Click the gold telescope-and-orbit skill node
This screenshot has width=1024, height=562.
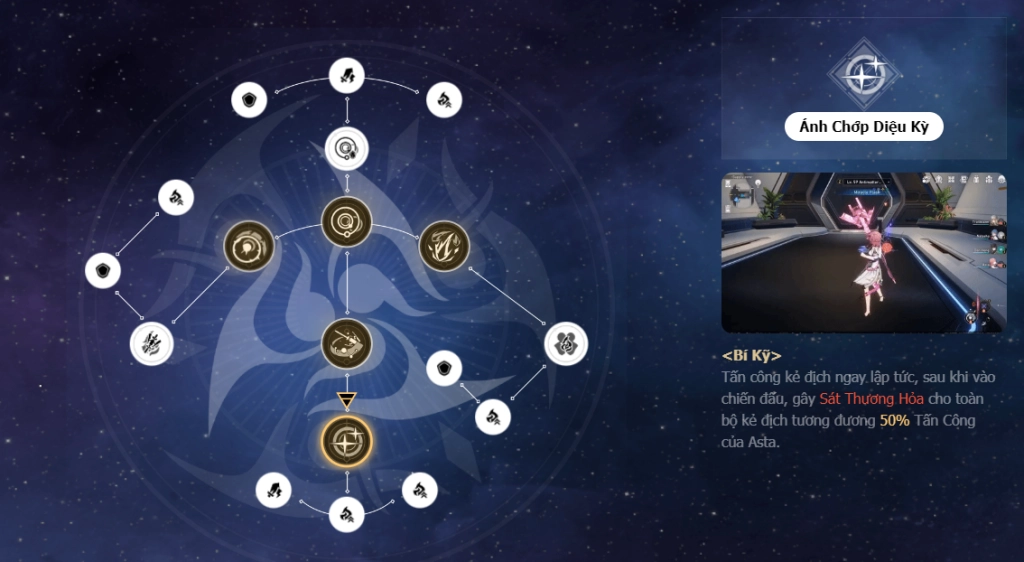pos(347,343)
